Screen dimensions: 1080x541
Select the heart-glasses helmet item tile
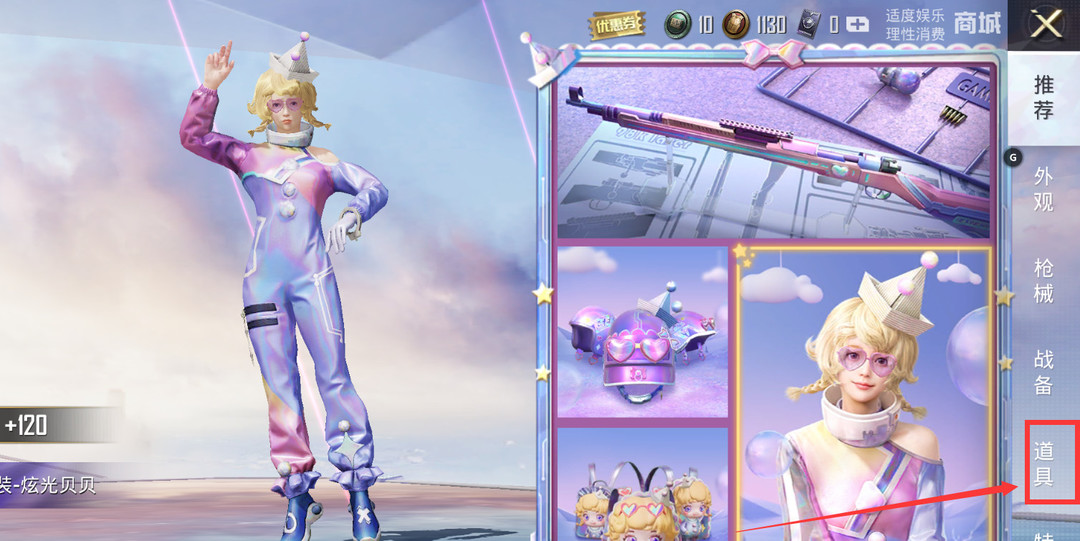[x=643, y=331]
